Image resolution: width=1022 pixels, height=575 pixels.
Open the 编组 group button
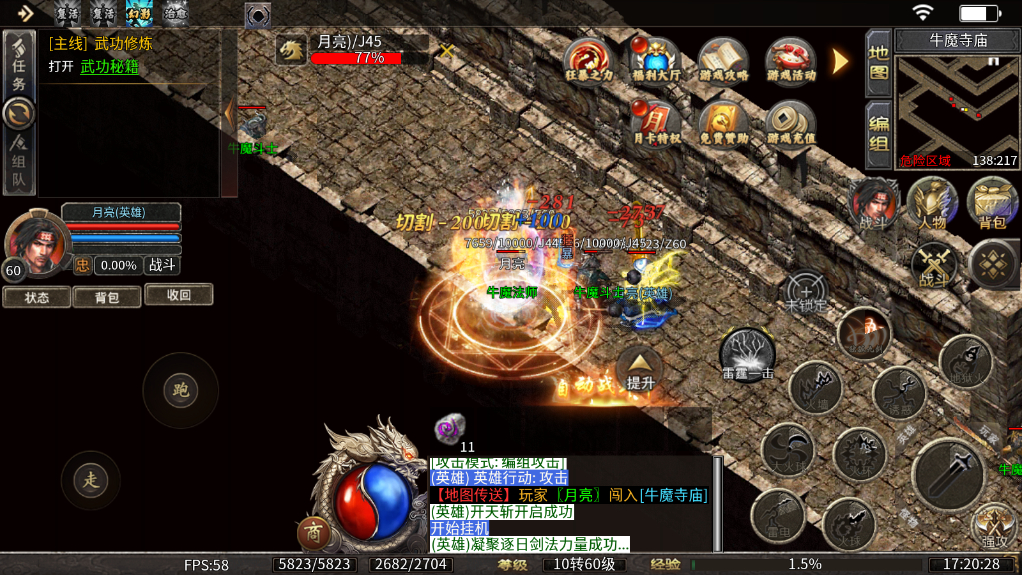pyautogui.click(x=878, y=134)
